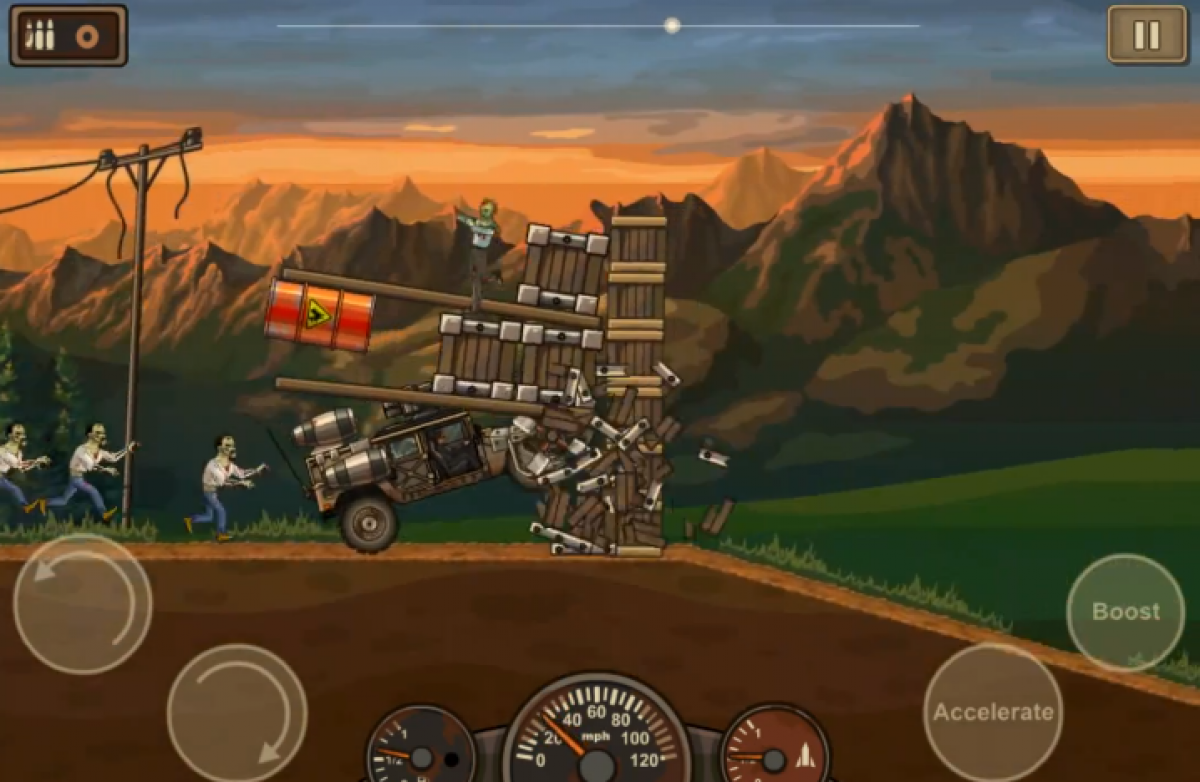Tap the ammo and bomb weapon panel
Screen dimensions: 1200x782
pyautogui.click(x=68, y=36)
